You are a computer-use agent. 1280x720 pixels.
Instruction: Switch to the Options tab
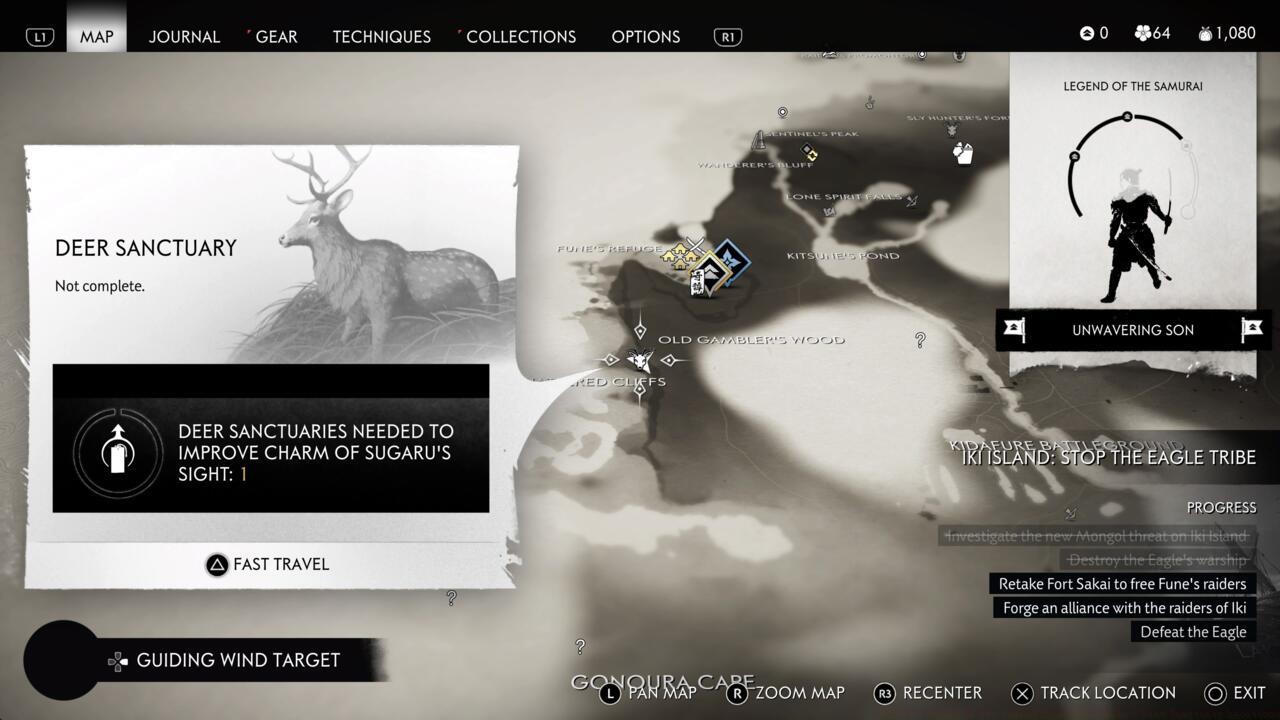645,36
